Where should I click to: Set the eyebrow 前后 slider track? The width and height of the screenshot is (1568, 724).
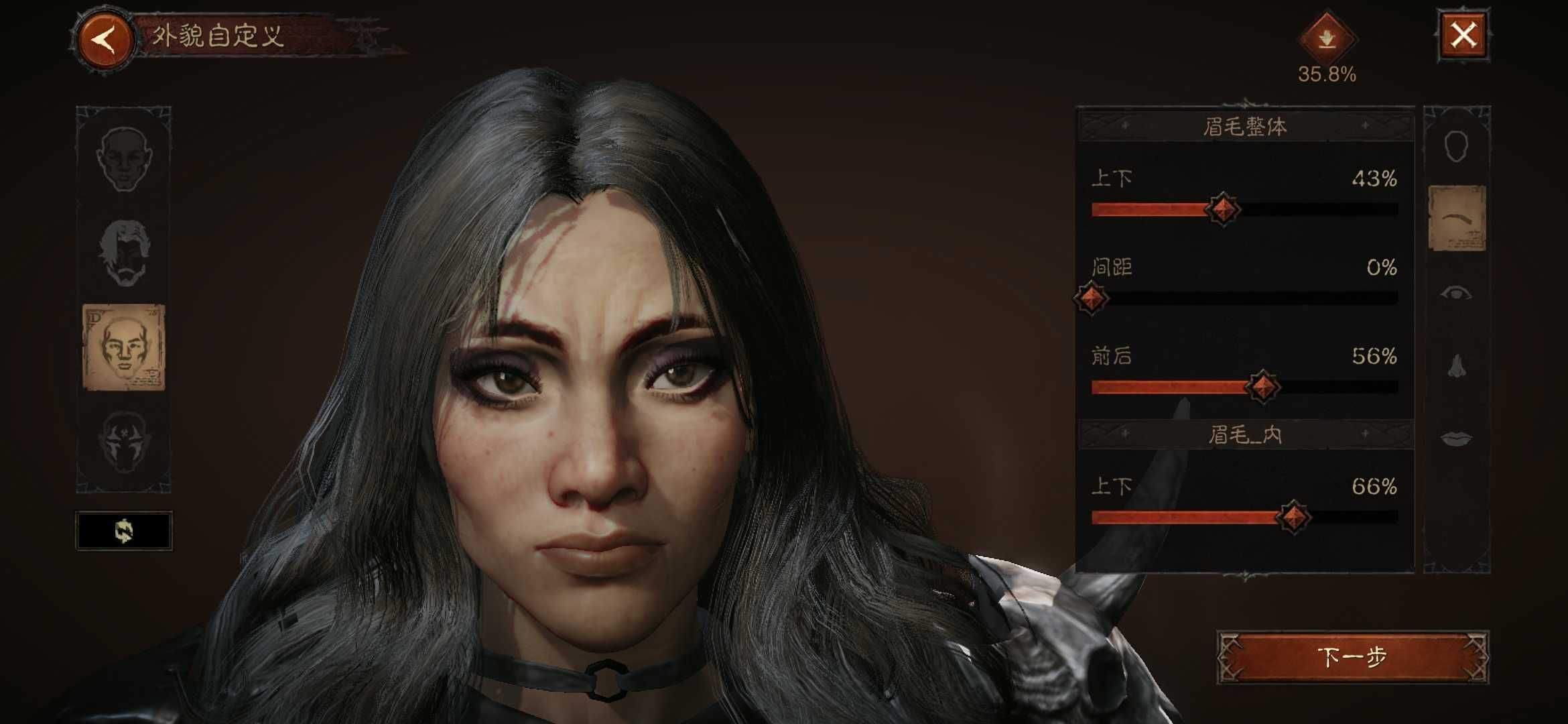tap(1262, 387)
